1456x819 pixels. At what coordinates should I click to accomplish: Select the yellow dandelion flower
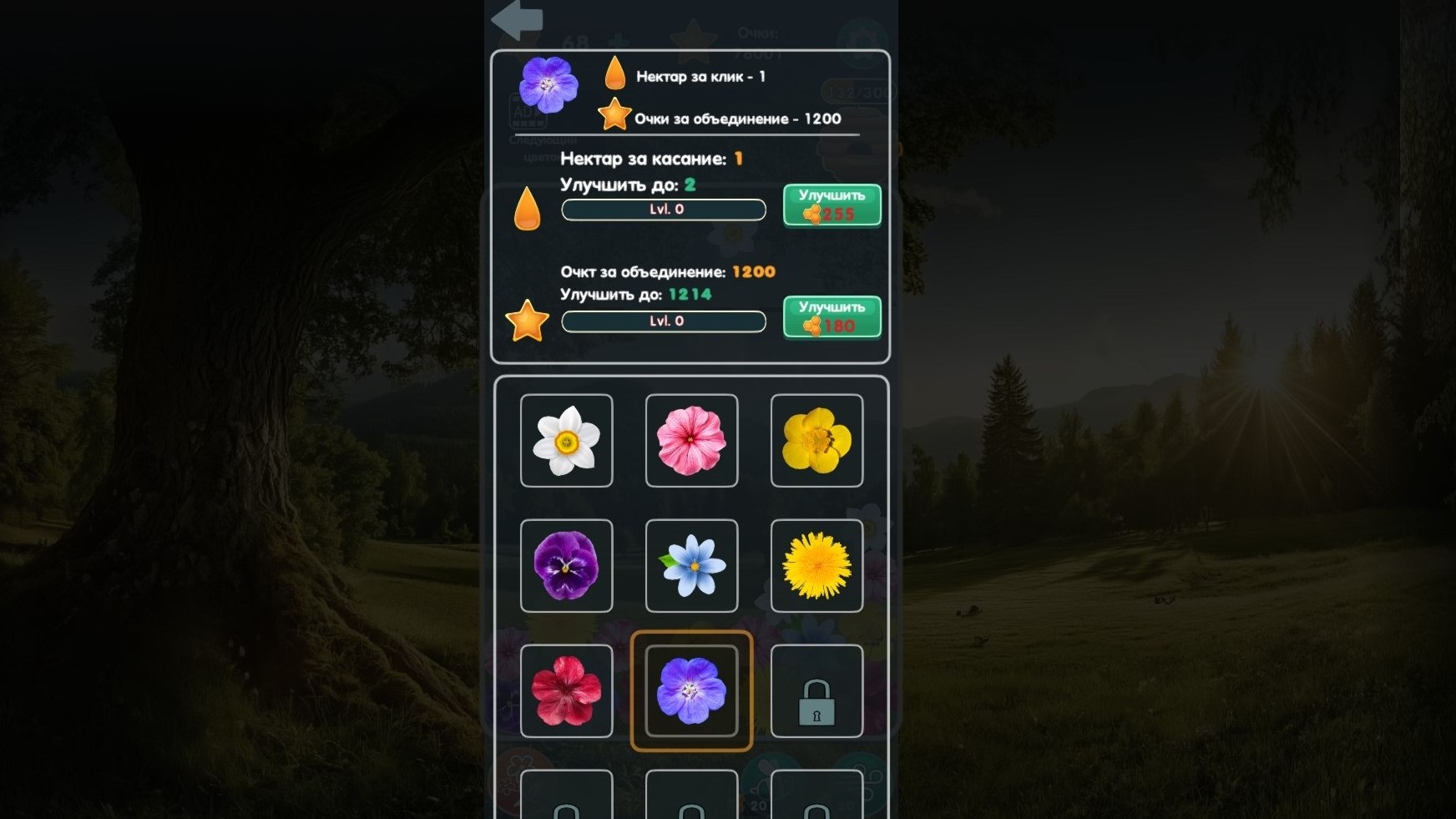[816, 565]
